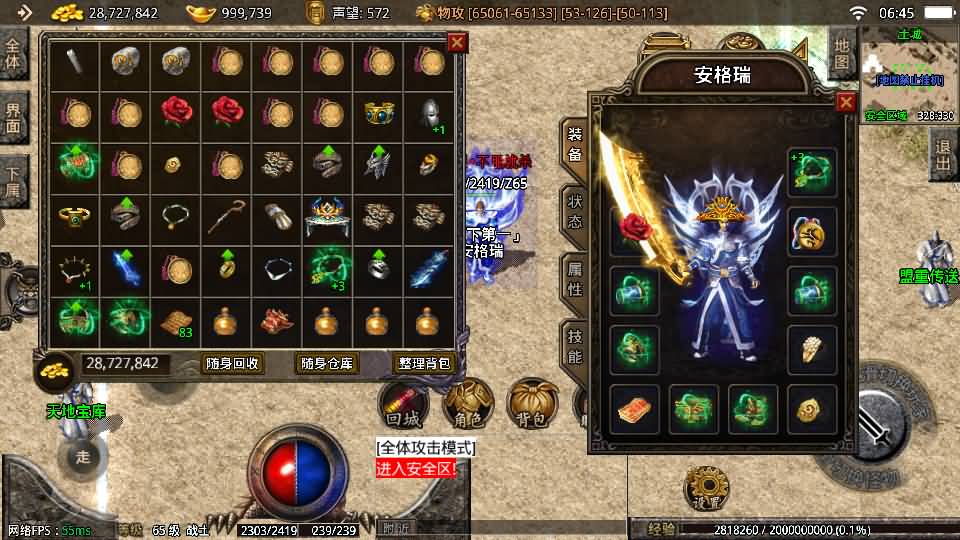
Task: Switch to the 状态 status tab
Action: tap(574, 211)
